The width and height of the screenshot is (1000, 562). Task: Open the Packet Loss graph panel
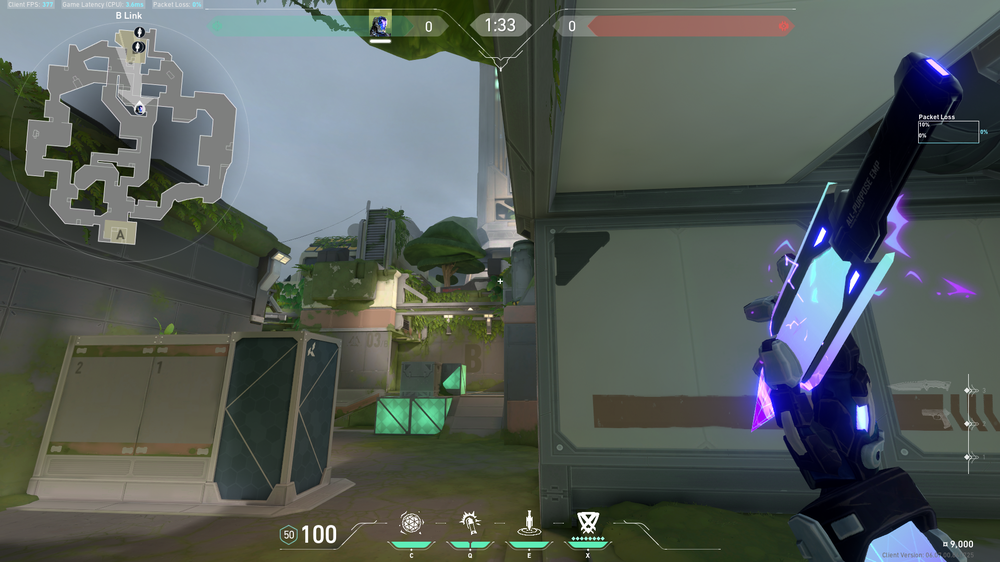948,132
